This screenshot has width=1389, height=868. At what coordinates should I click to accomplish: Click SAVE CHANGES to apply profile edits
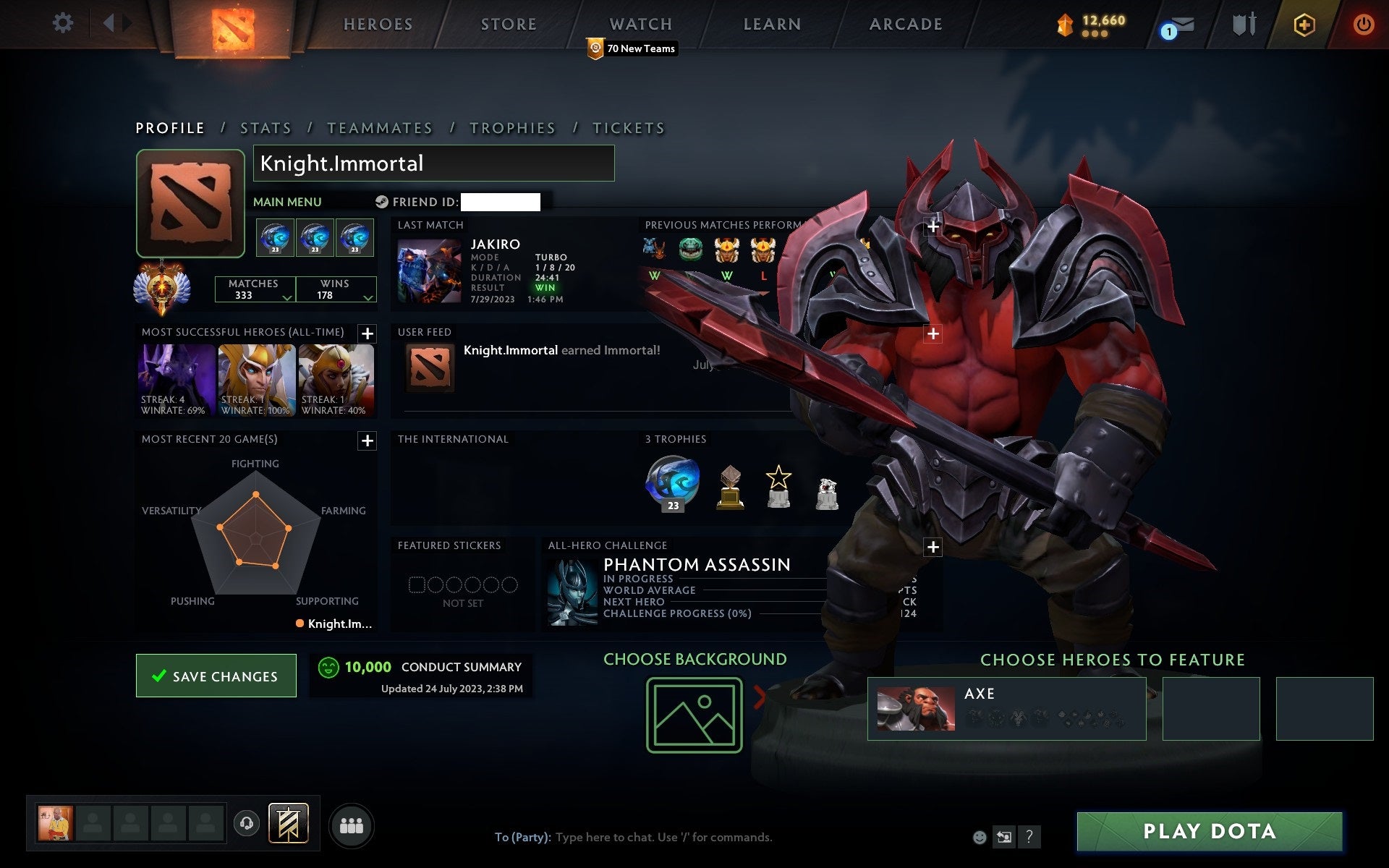point(215,675)
